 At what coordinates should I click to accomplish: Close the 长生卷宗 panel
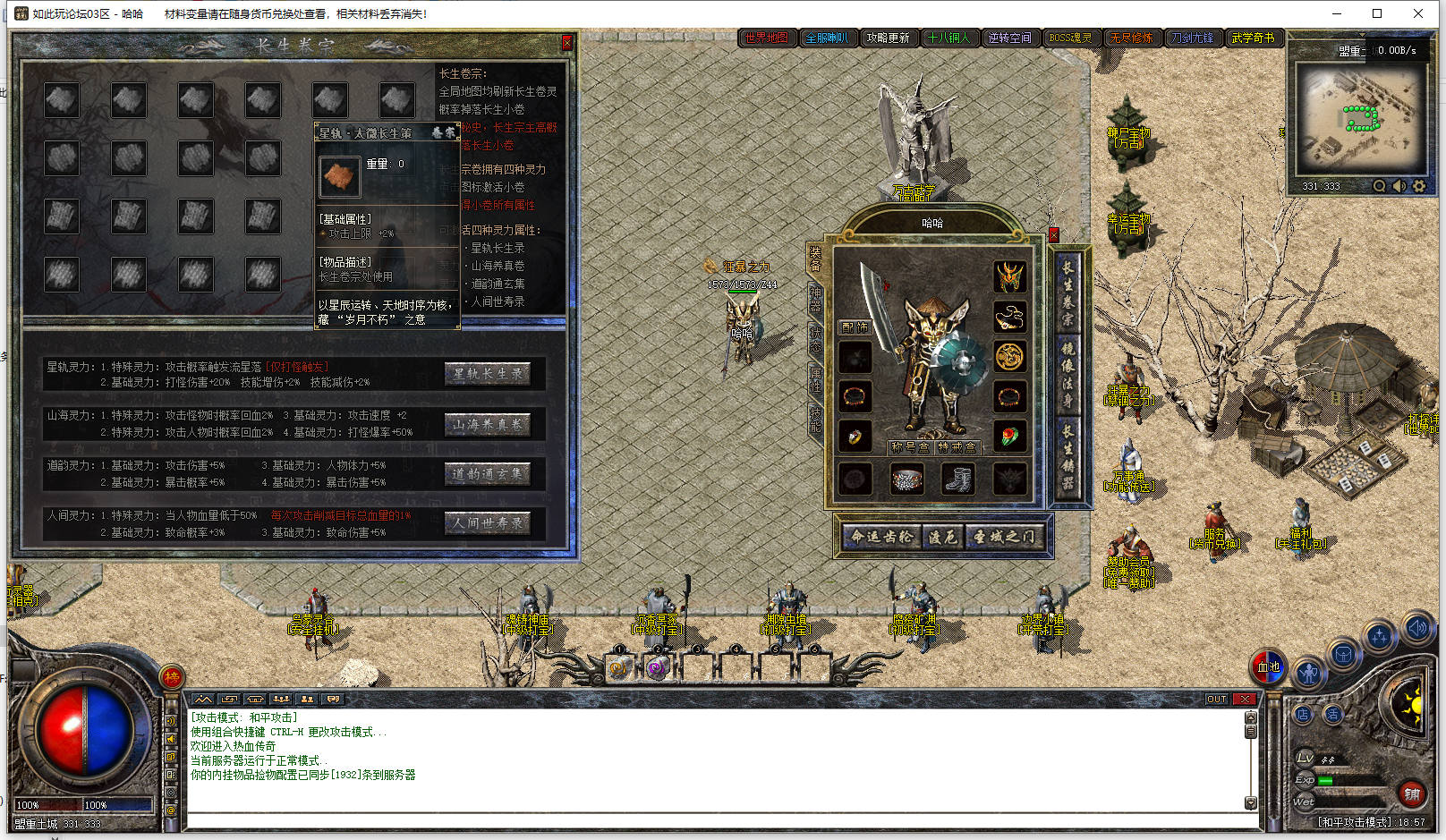[x=566, y=43]
